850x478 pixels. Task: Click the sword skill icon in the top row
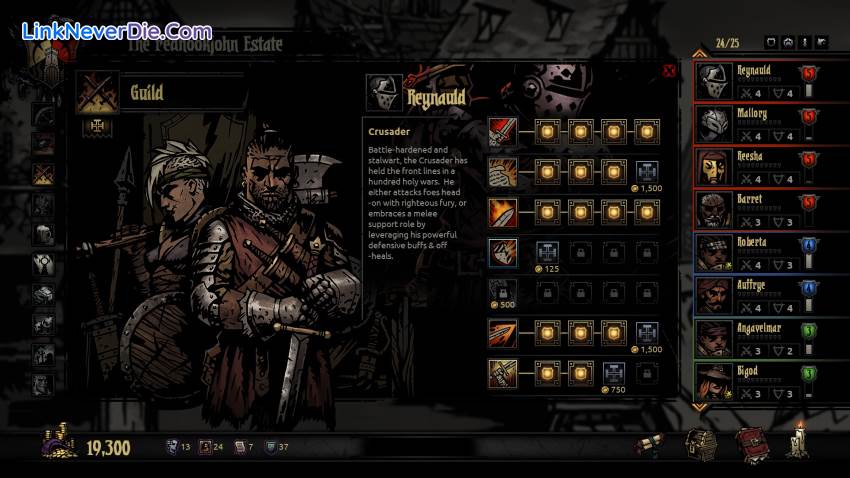[501, 132]
